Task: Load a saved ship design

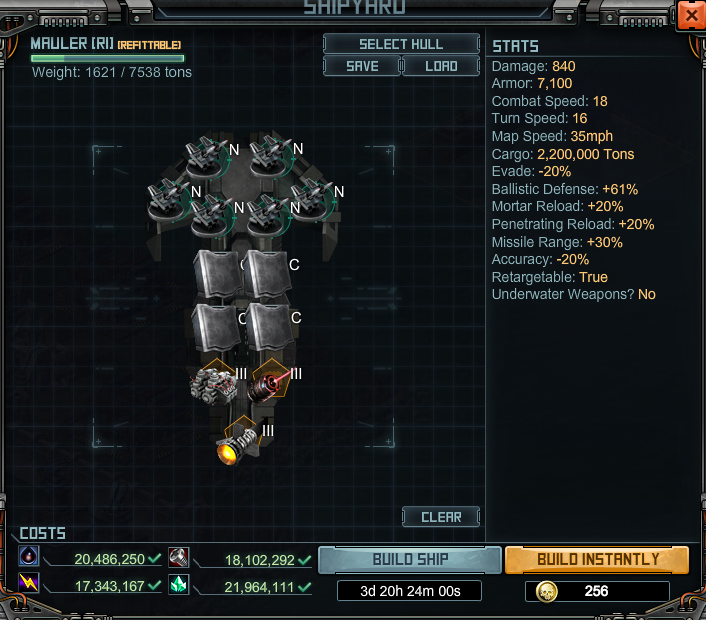Action: 441,66
